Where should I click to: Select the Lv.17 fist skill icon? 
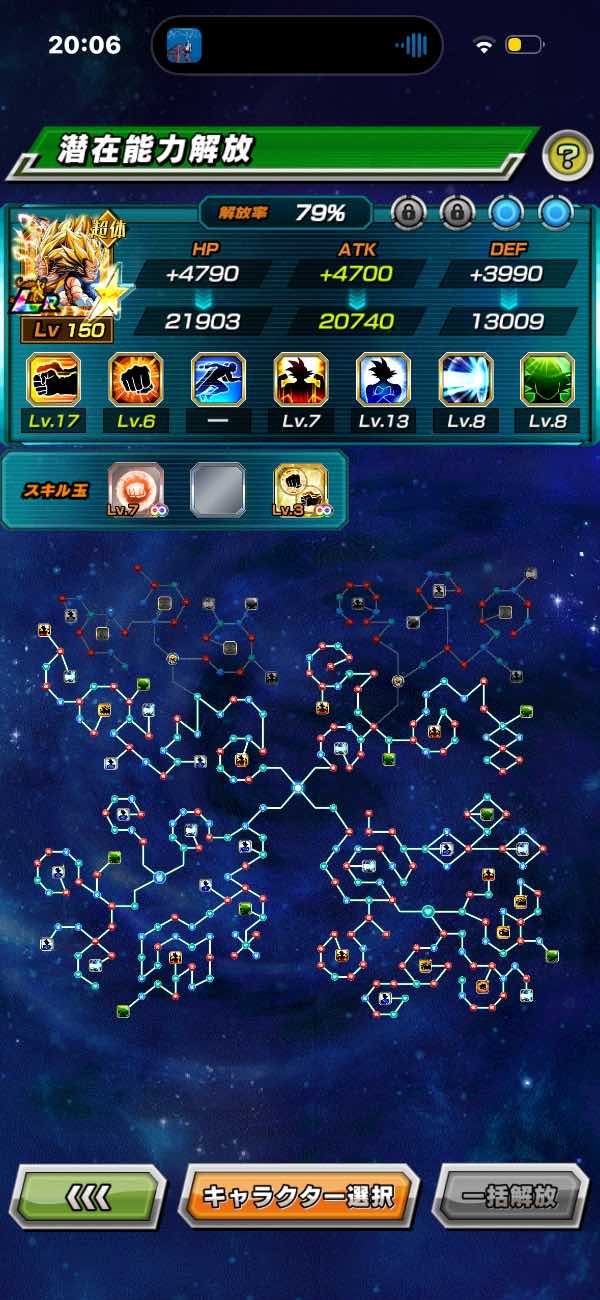coord(54,380)
